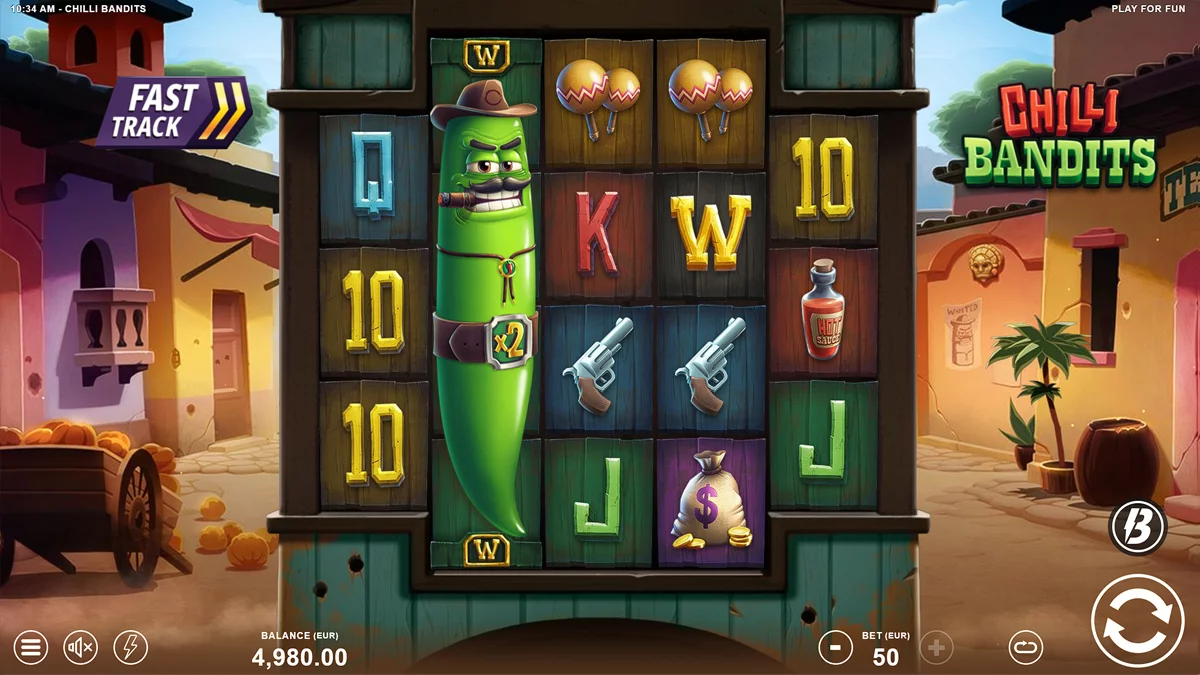This screenshot has width=1200, height=675.
Task: Activate the Fast Track feature
Action: point(173,112)
